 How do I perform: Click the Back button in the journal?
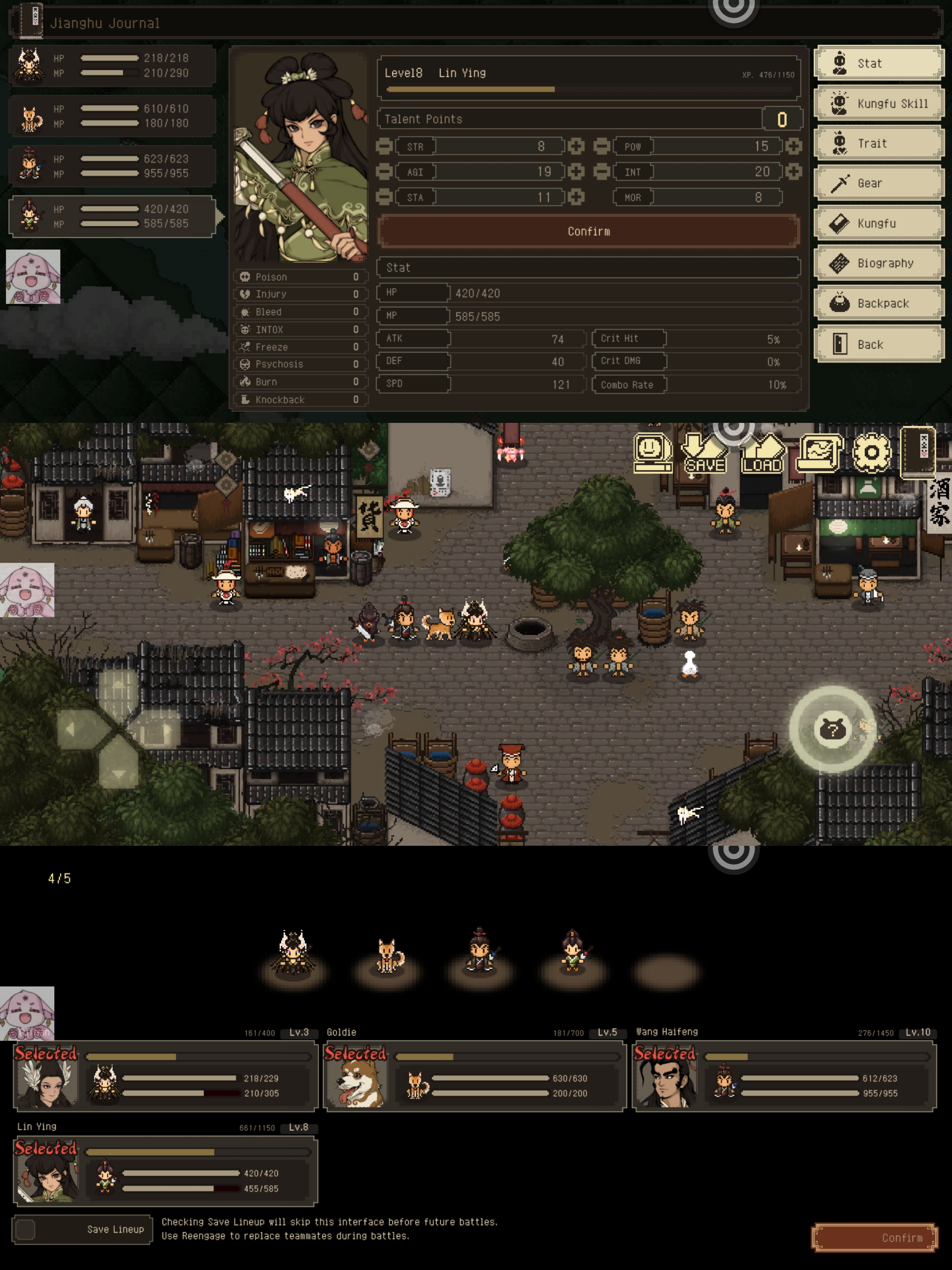(x=878, y=344)
